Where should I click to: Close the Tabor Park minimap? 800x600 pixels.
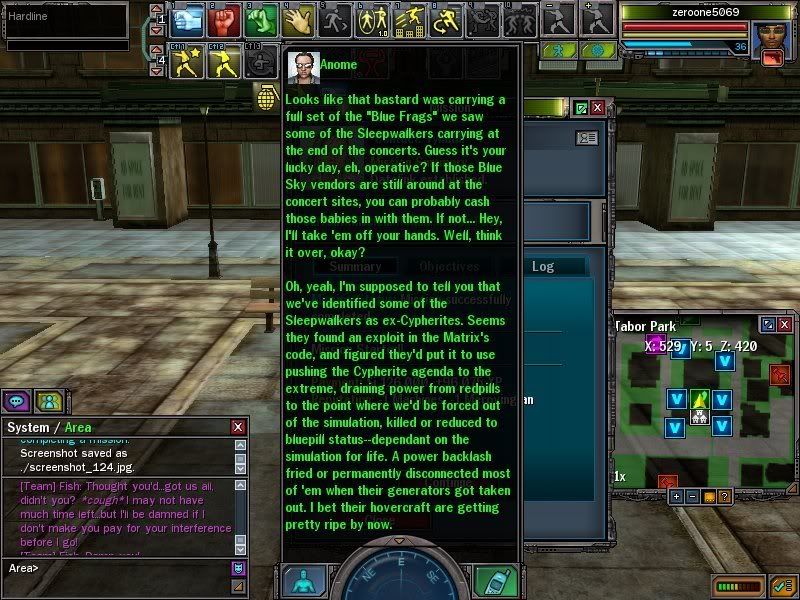click(786, 325)
